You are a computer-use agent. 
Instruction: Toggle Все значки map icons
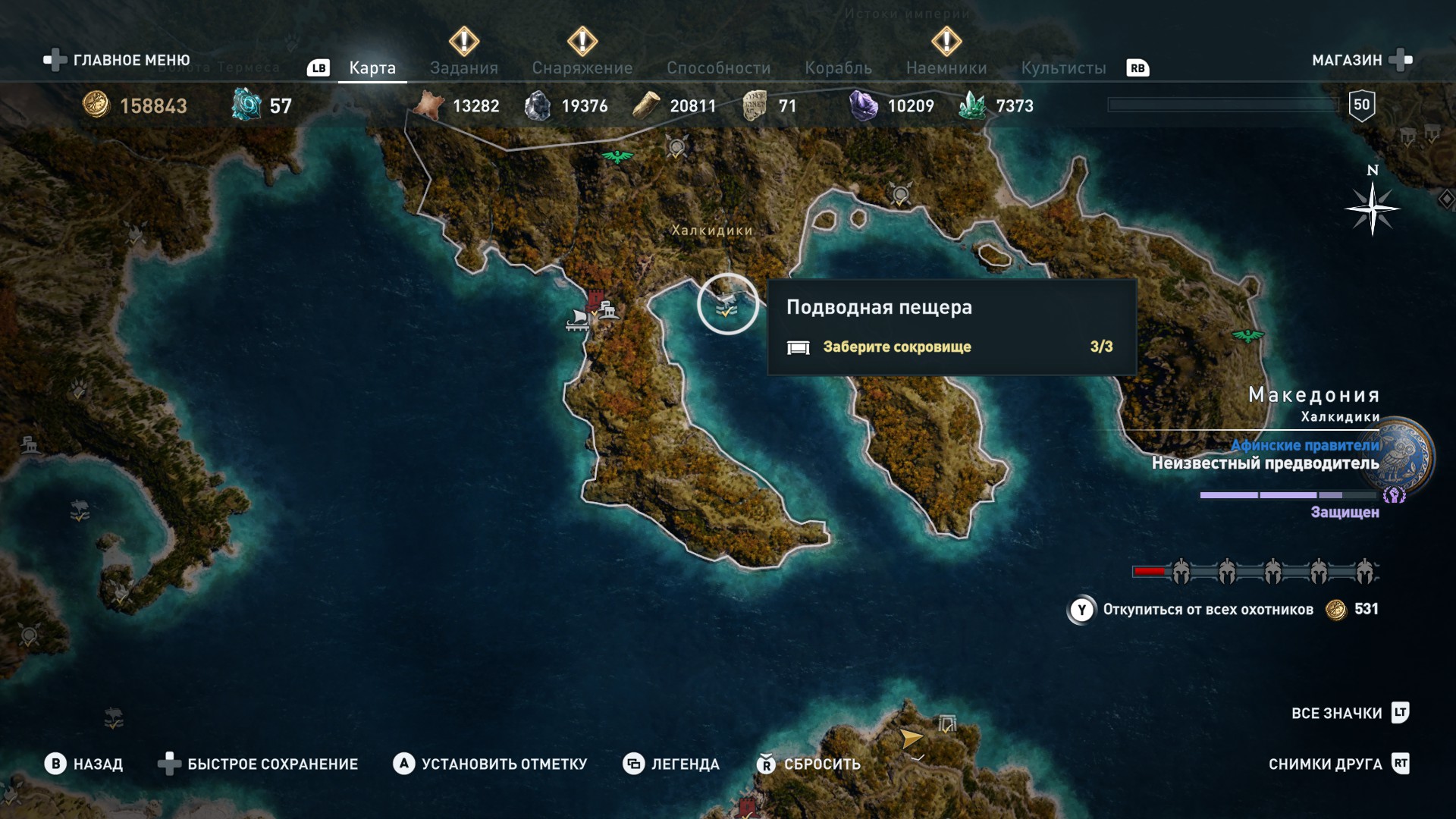point(1350,713)
